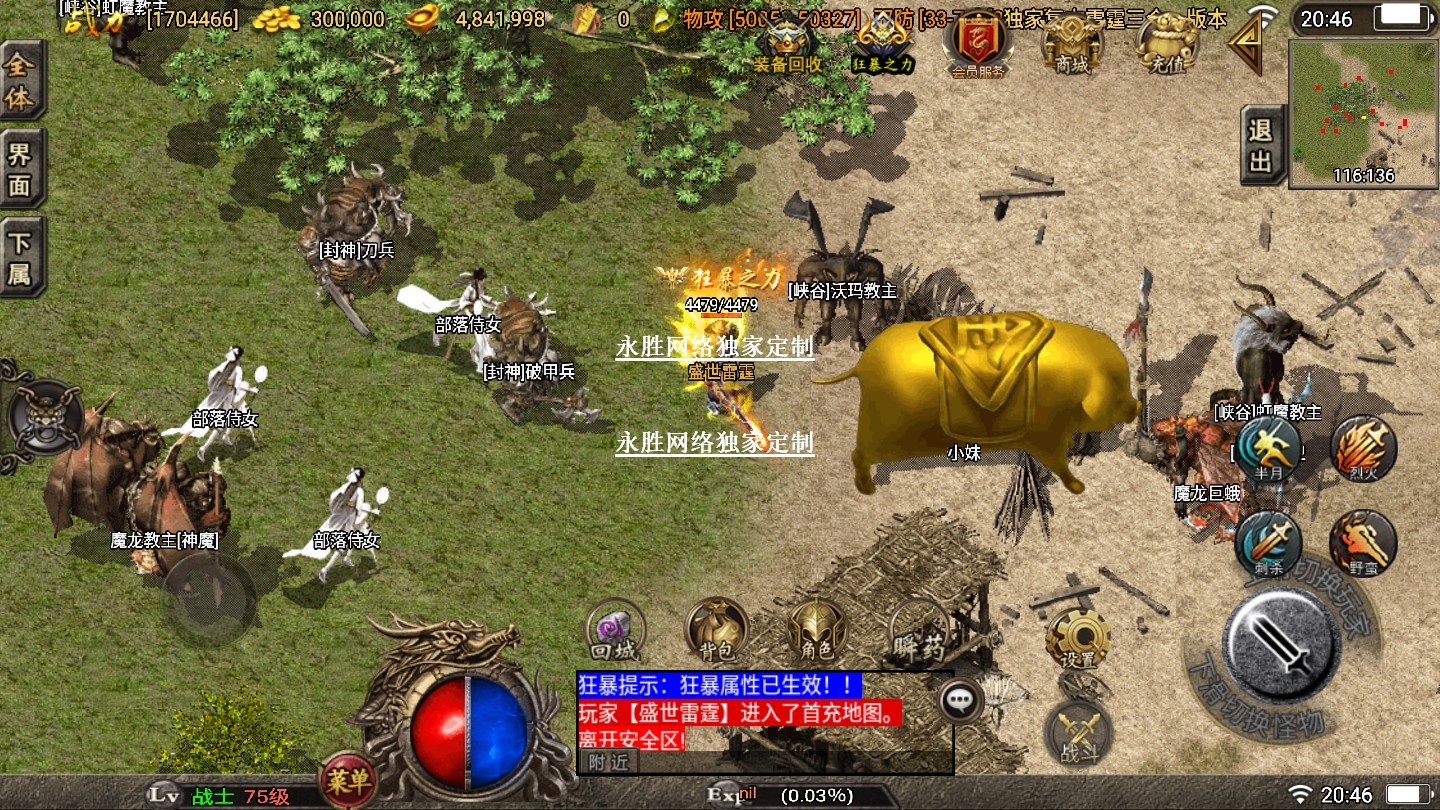Activate the 半月 half-moon skill

point(1268,449)
